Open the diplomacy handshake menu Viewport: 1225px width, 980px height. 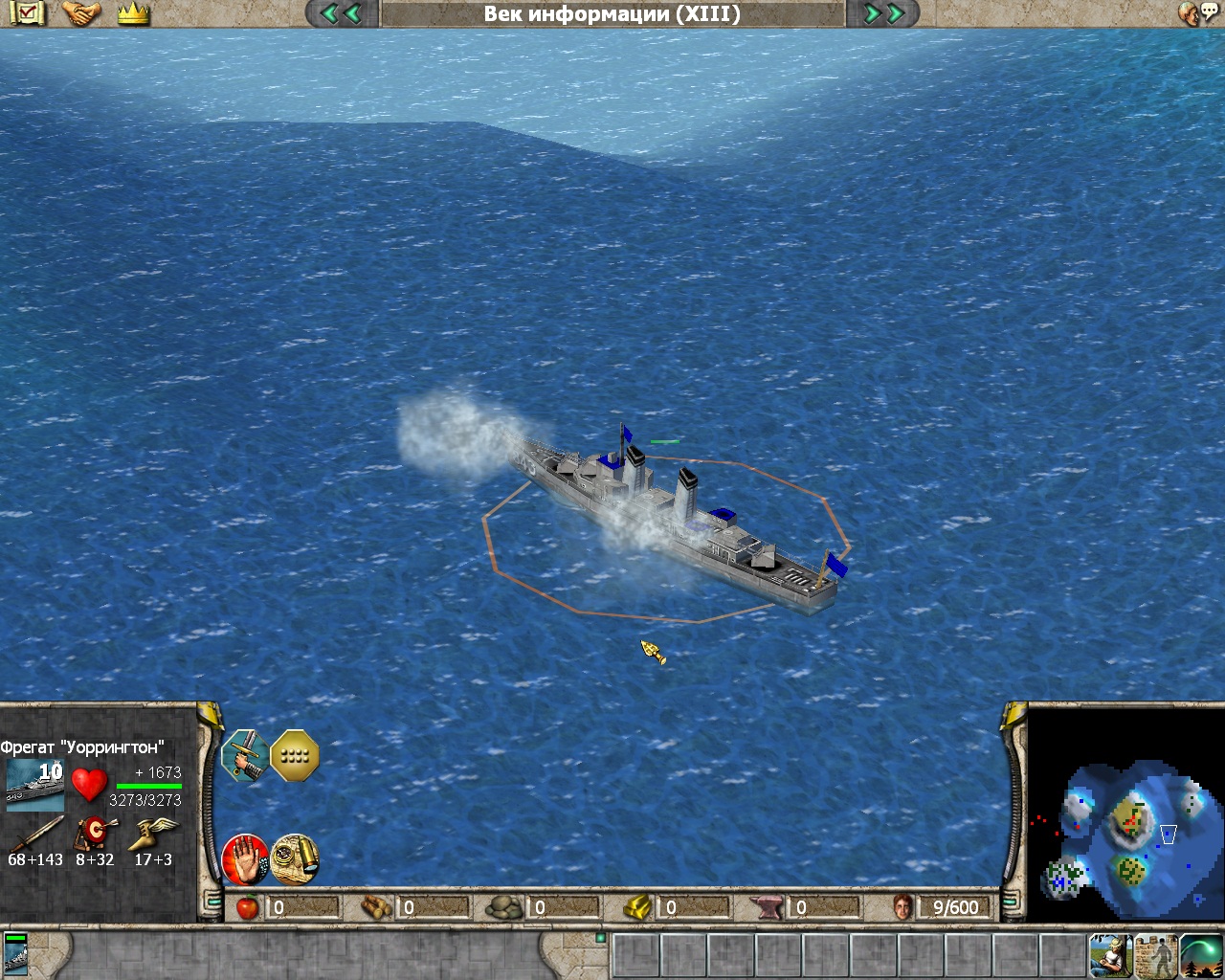pos(81,12)
